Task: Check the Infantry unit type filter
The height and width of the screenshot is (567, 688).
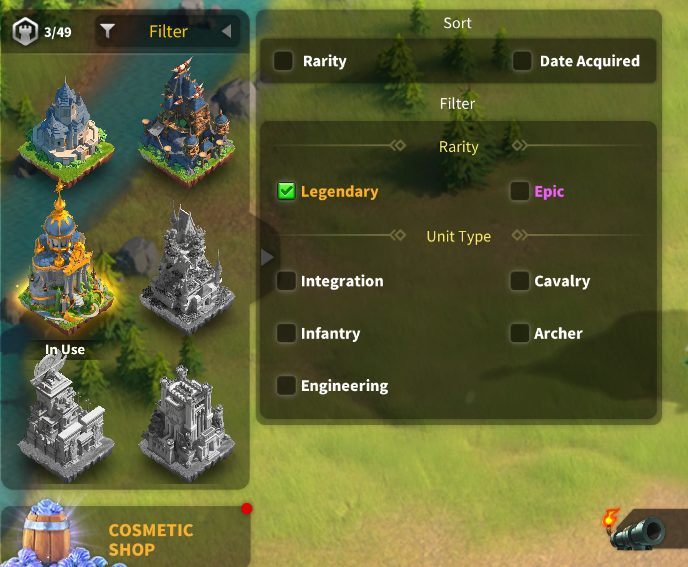Action: (287, 333)
